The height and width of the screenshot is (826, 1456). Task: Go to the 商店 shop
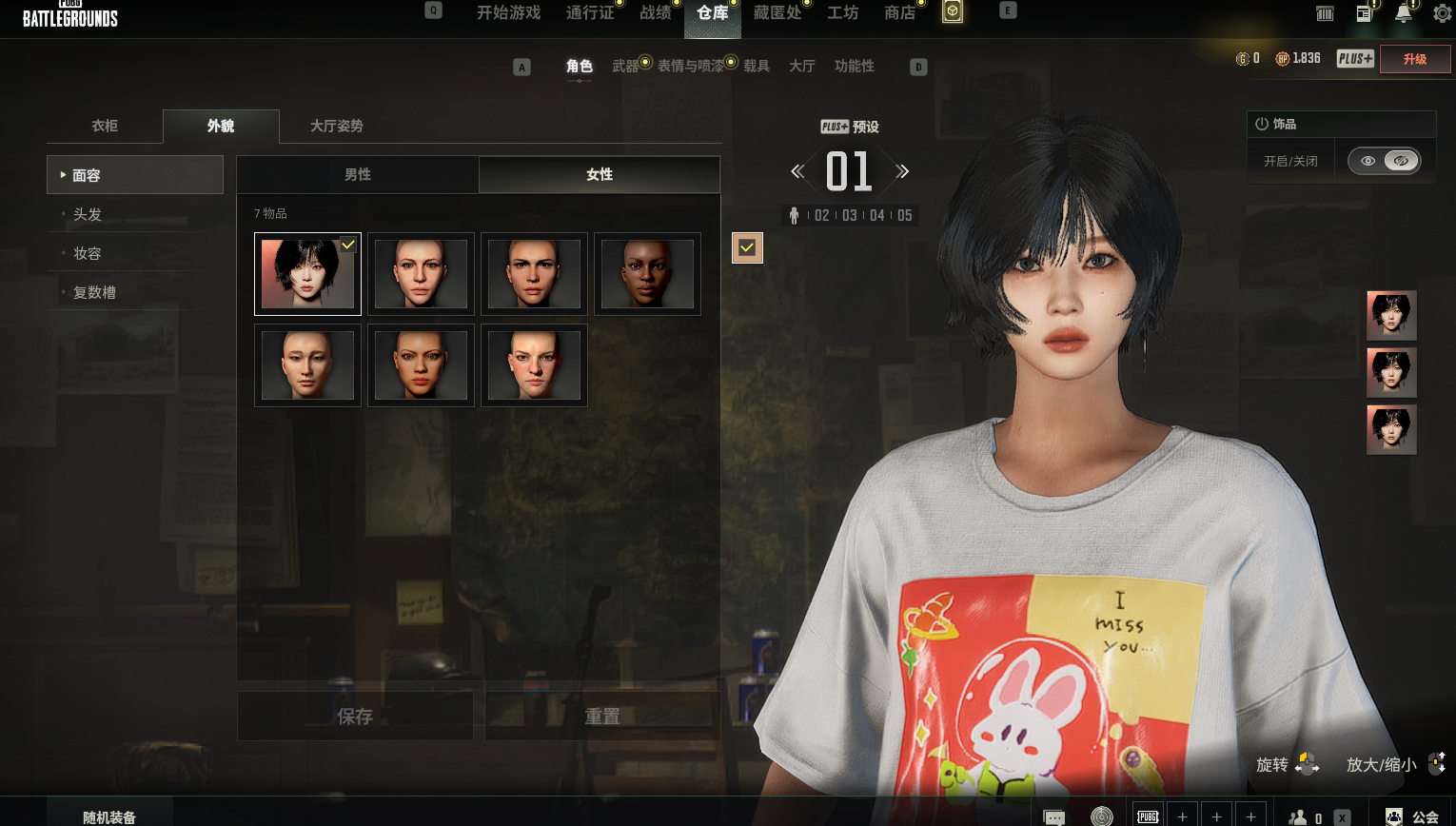[899, 13]
